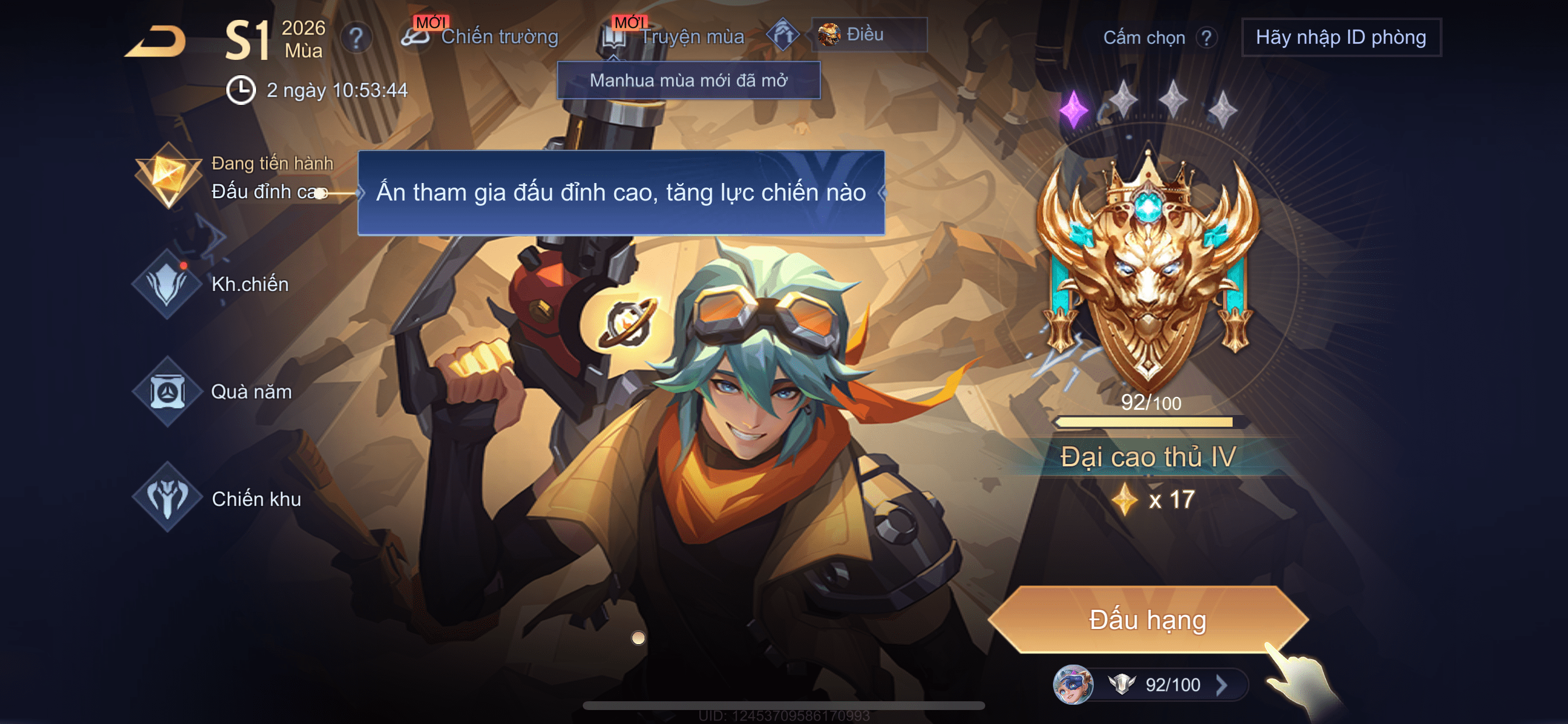
Task: Open the season S1 help question mark
Action: 356,39
